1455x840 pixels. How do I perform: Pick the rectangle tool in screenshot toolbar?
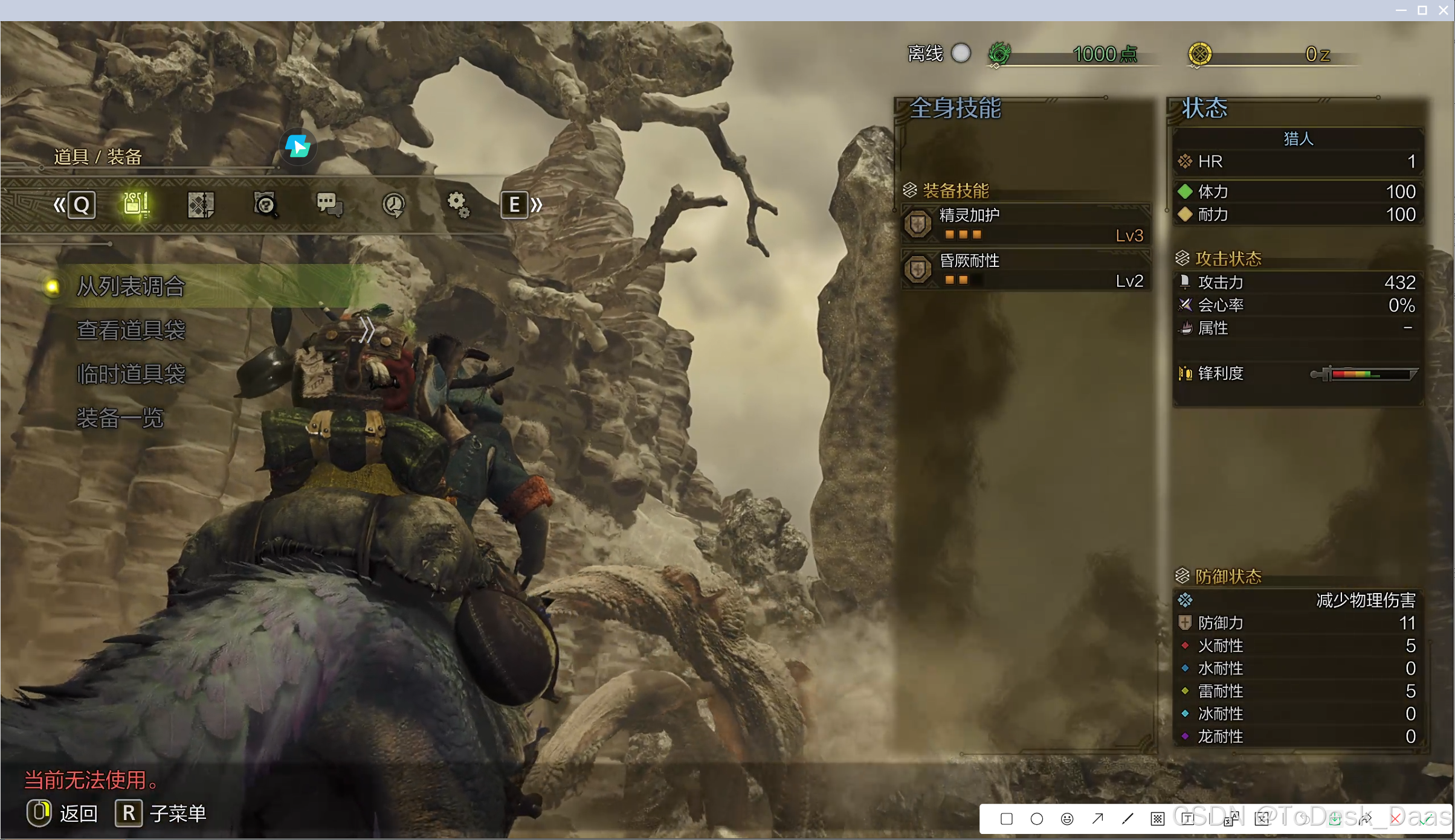click(x=1006, y=819)
